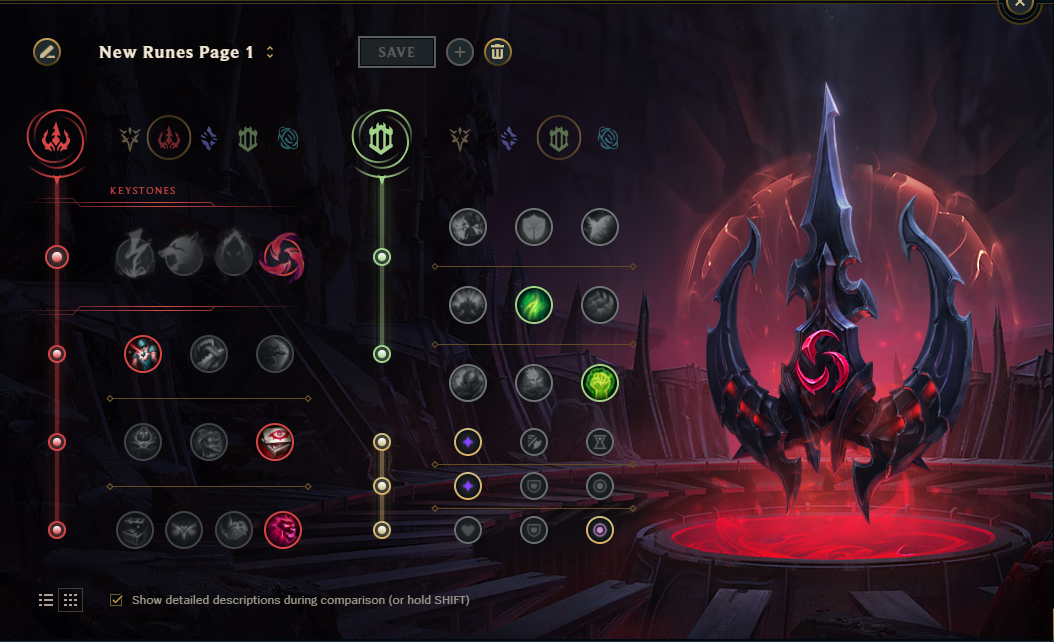The width and height of the screenshot is (1054, 642).
Task: Choose the green fist Unflinching rune
Action: (x=600, y=382)
